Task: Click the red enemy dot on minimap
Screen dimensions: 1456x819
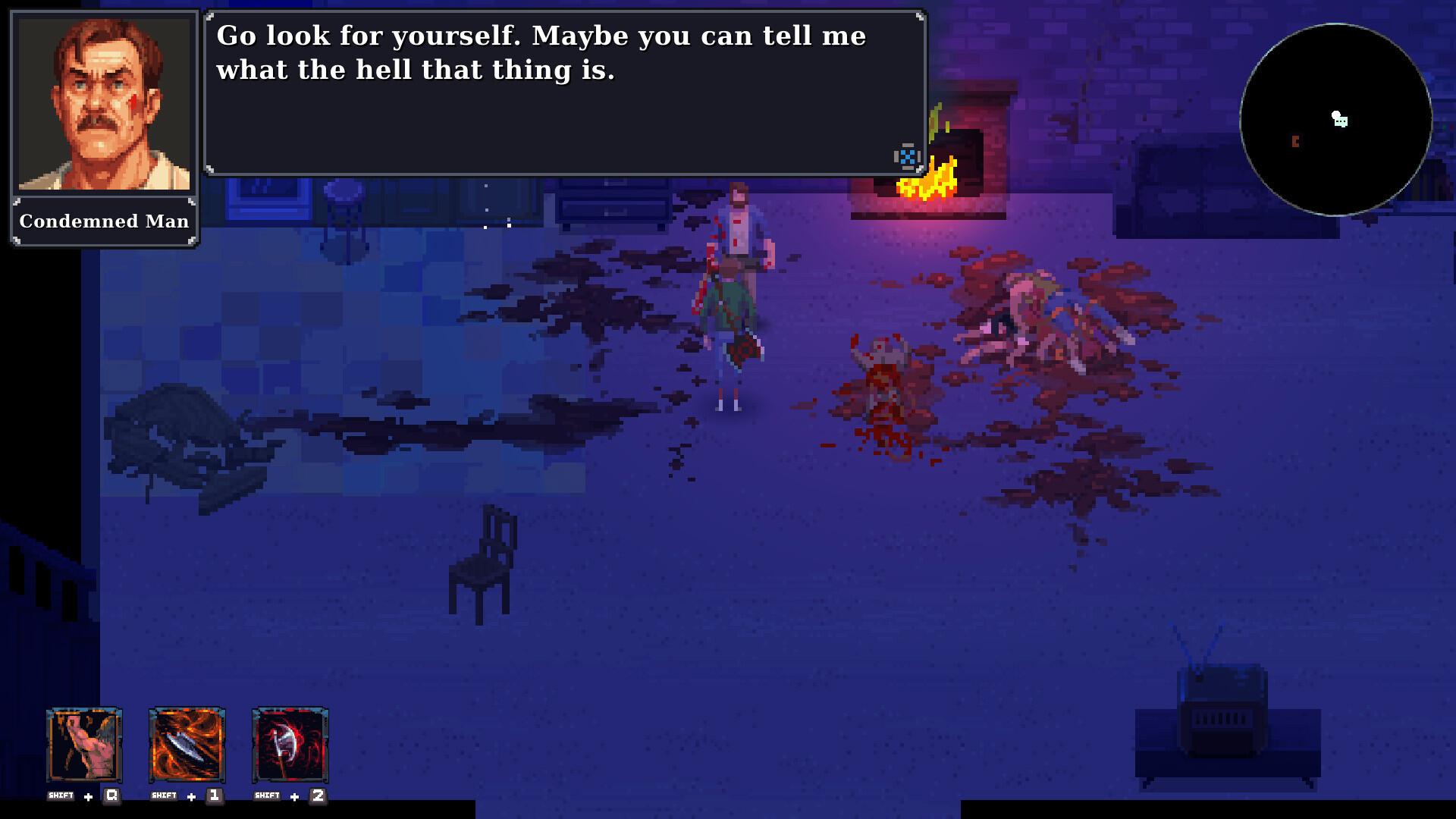Action: click(x=1295, y=140)
